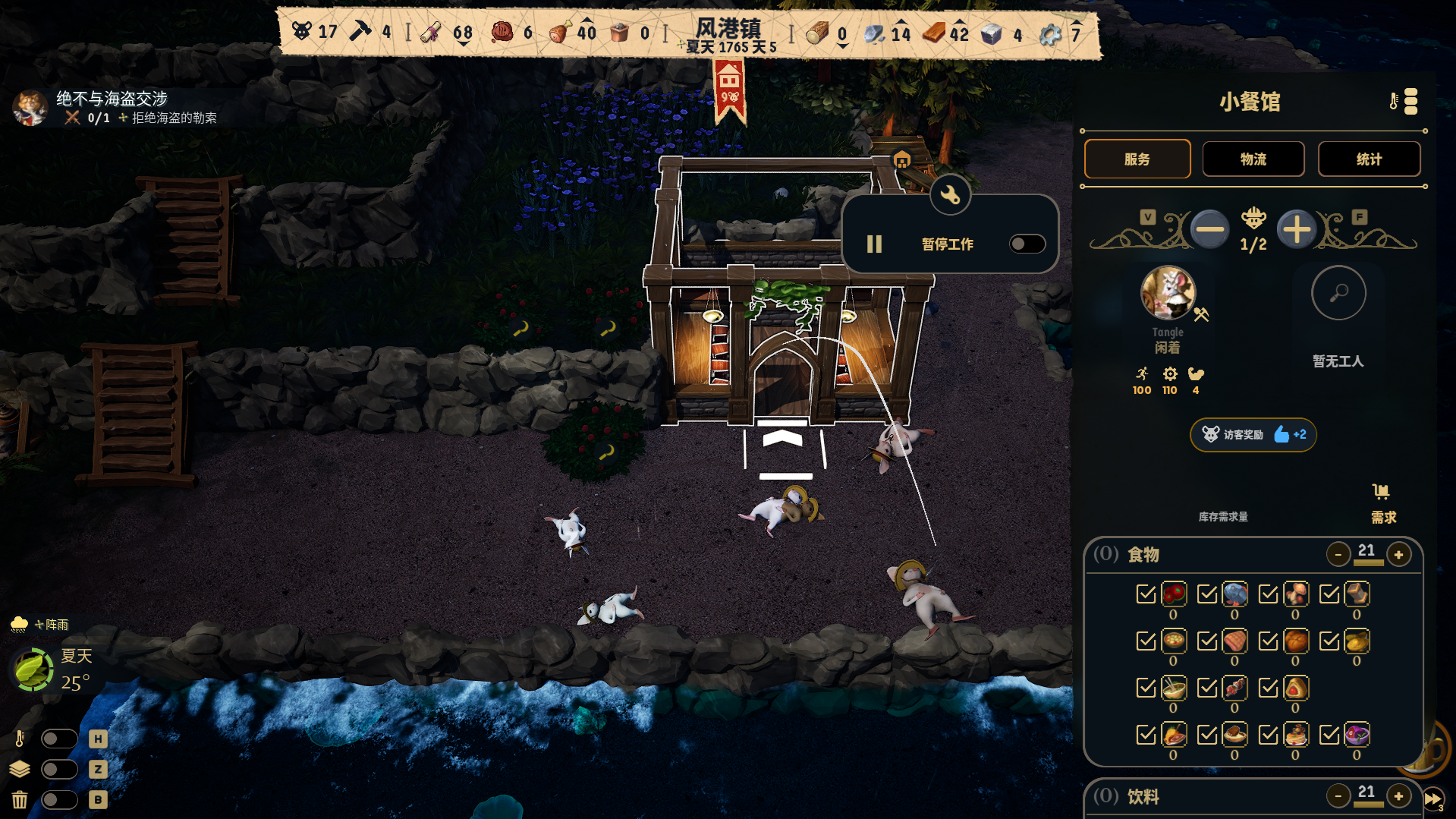Viewport: 1456px width, 819px height.
Task: Click the empty worker slot magnifier
Action: click(x=1338, y=293)
